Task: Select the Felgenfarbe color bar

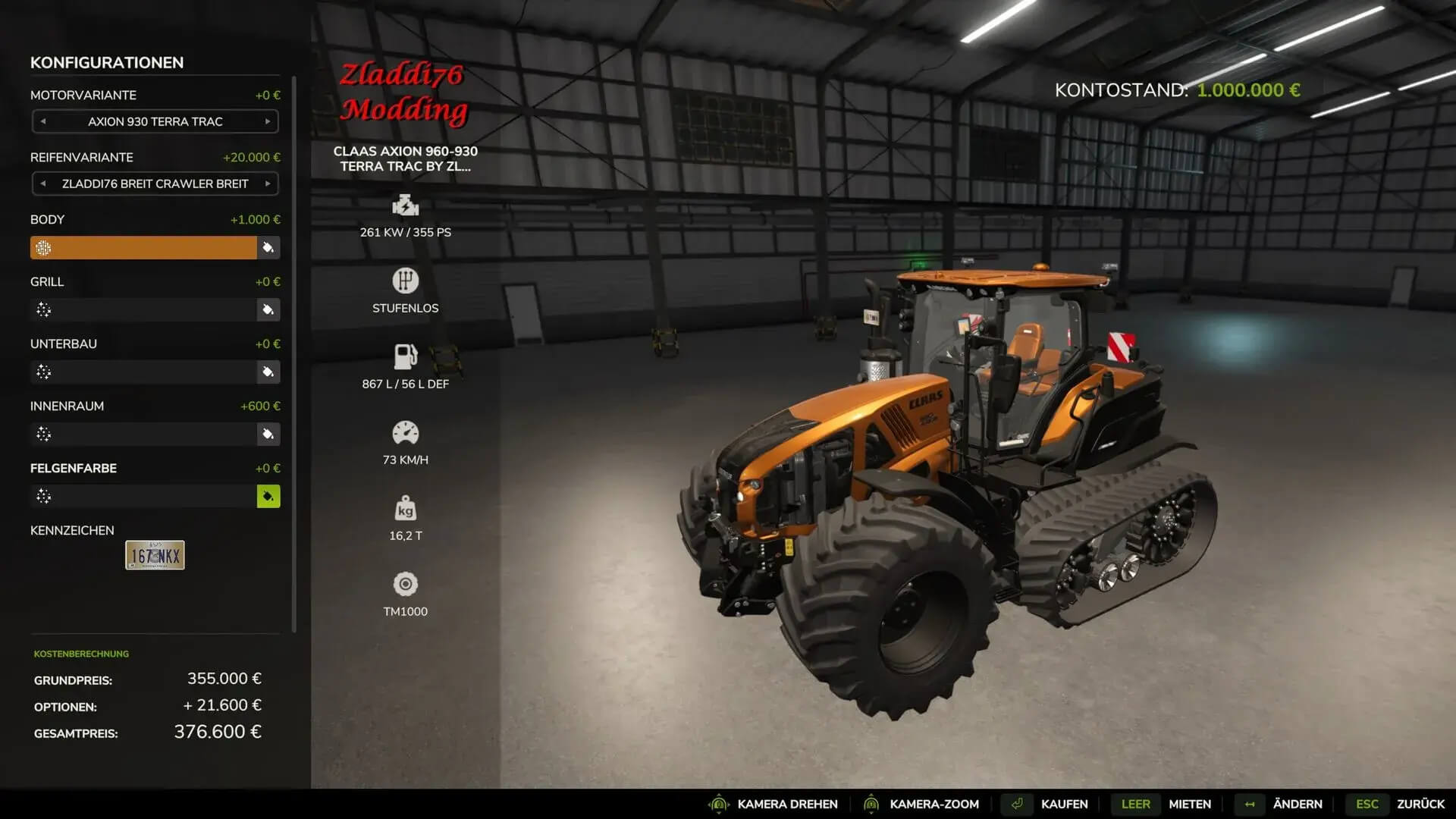Action: [x=143, y=496]
